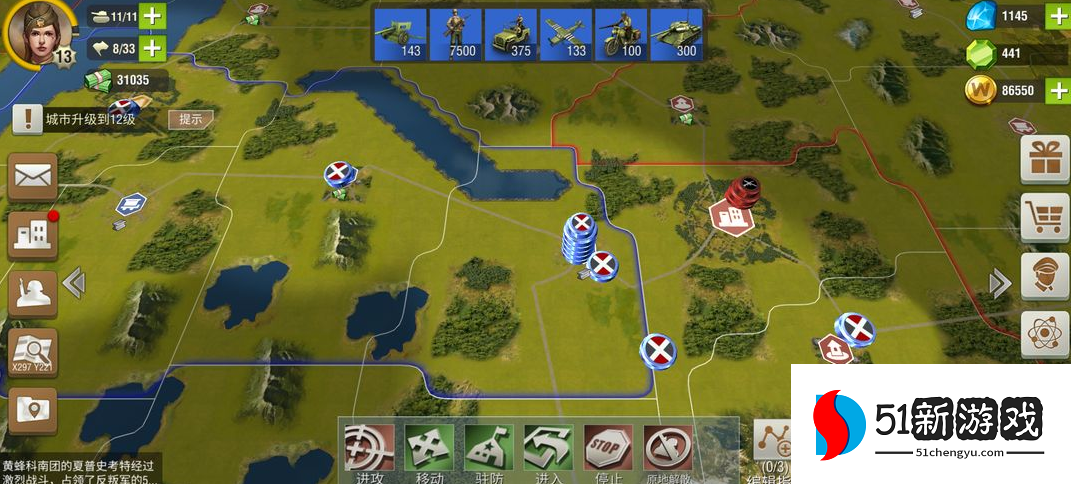Open the mail envelope inbox

point(33,177)
